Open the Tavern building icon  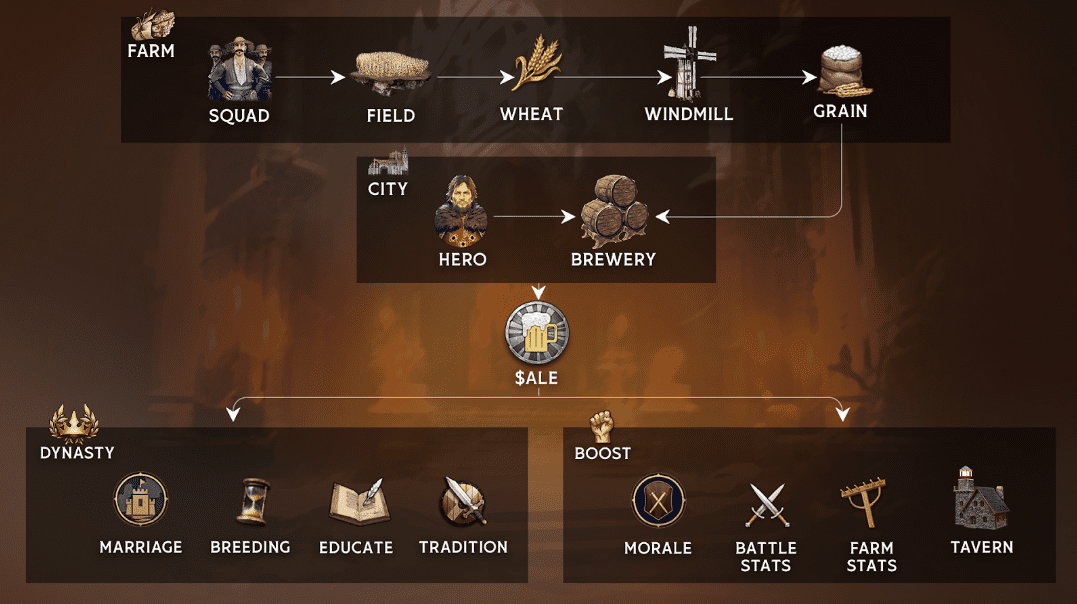(x=981, y=499)
